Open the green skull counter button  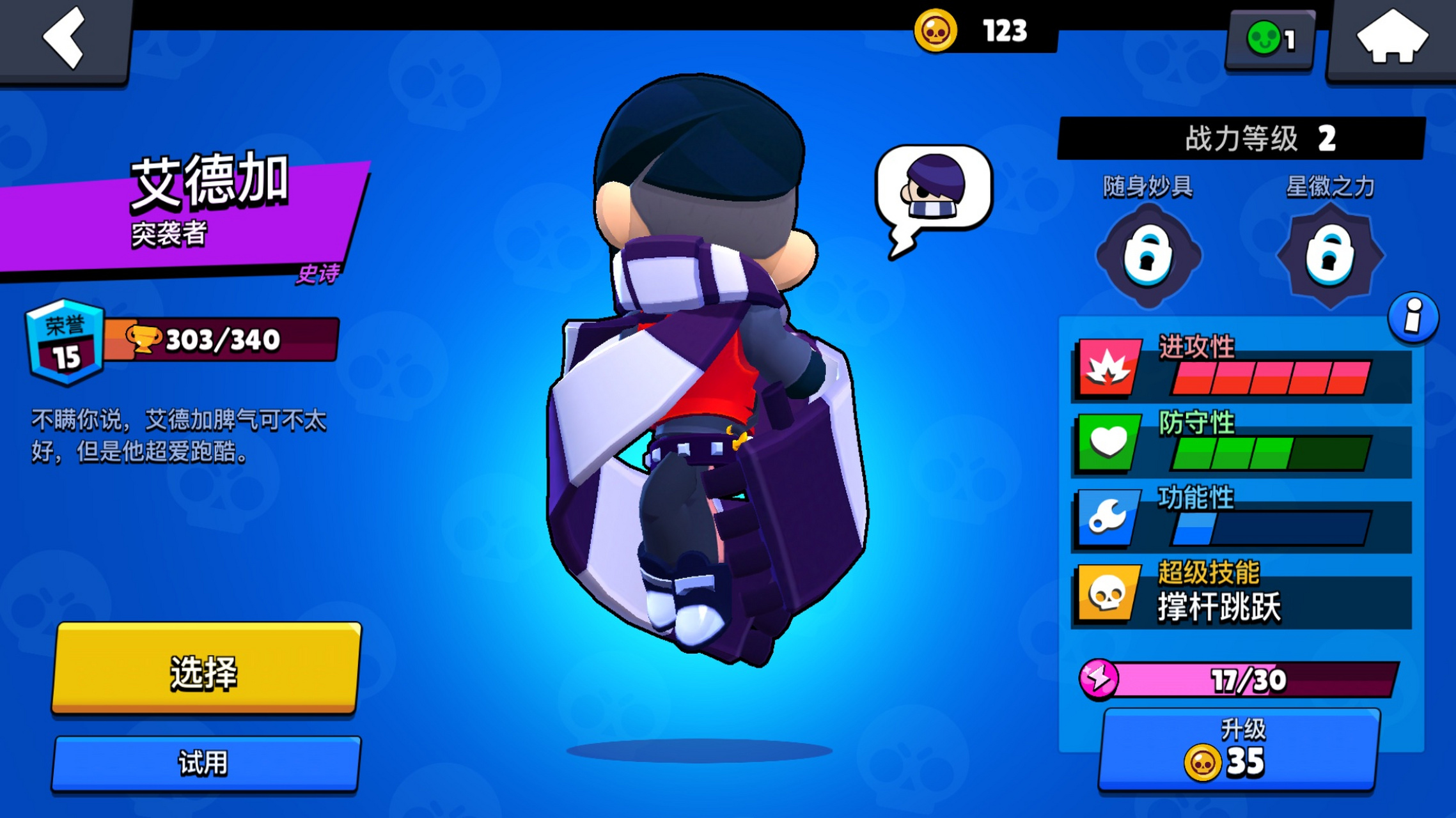pos(1271,40)
